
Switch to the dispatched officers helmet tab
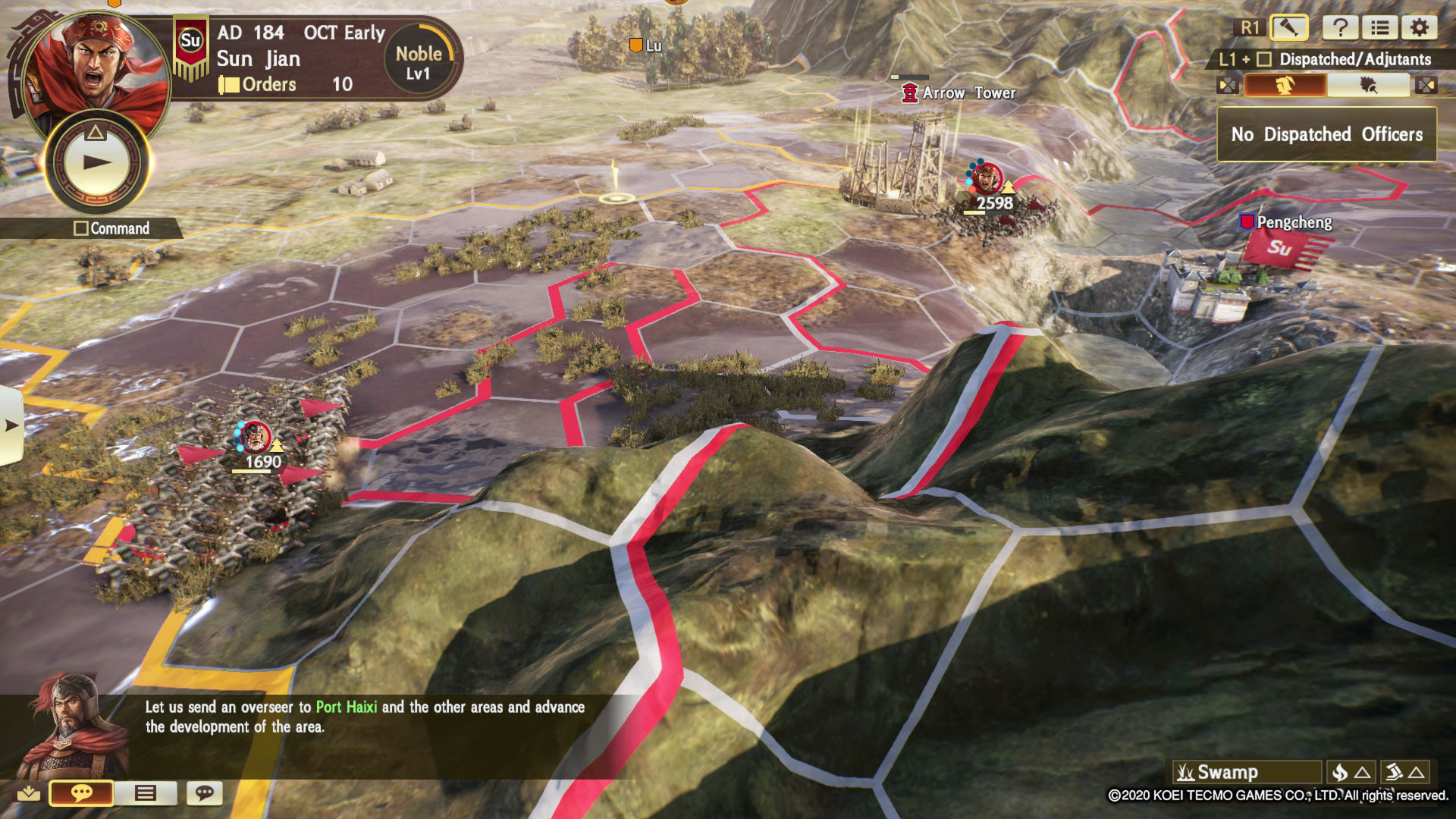pos(1285,85)
